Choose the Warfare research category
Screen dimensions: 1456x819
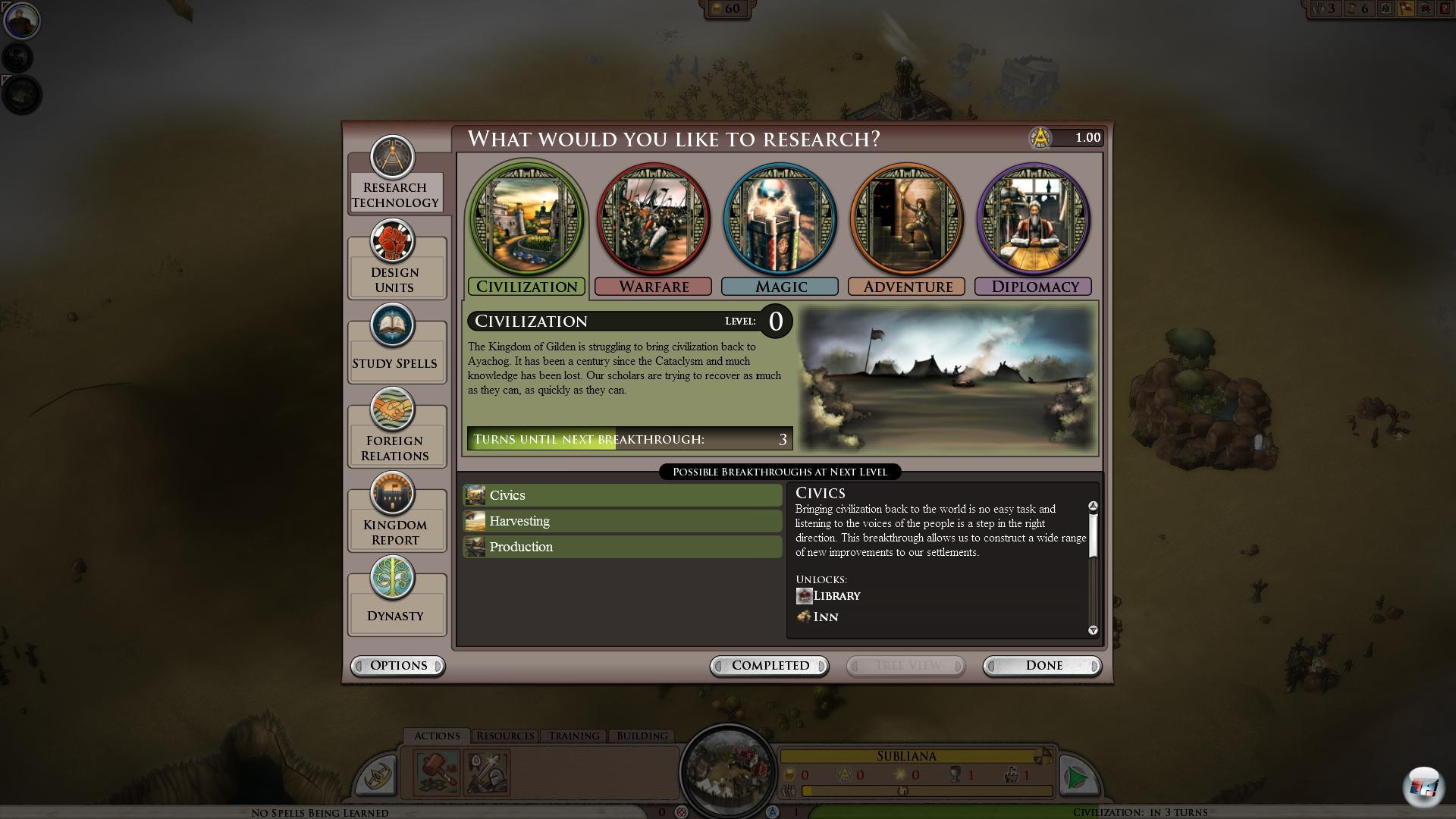(x=654, y=227)
